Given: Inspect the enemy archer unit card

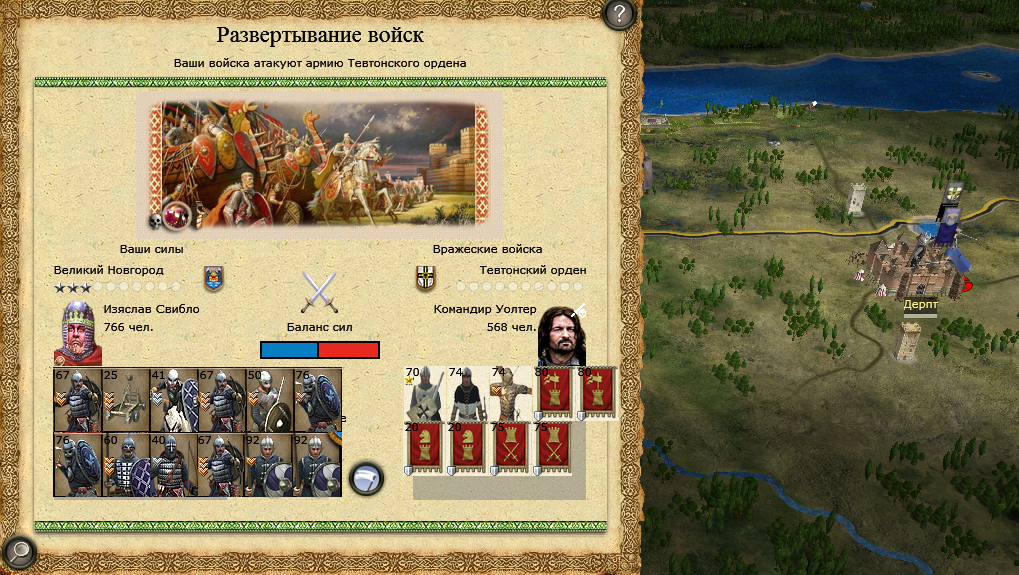Looking at the screenshot, I should pos(509,394).
